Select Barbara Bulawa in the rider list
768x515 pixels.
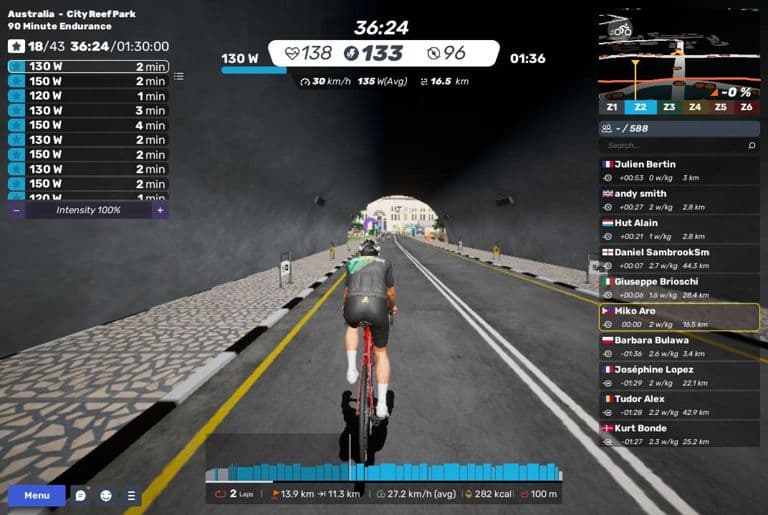(x=678, y=346)
